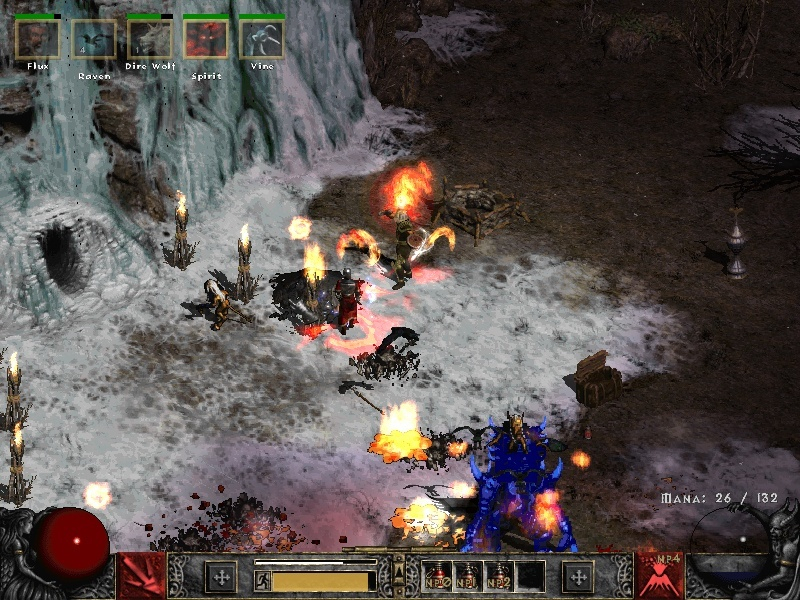Toggle the run/walk running man button
The height and width of the screenshot is (600, 800).
pyautogui.click(x=262, y=579)
